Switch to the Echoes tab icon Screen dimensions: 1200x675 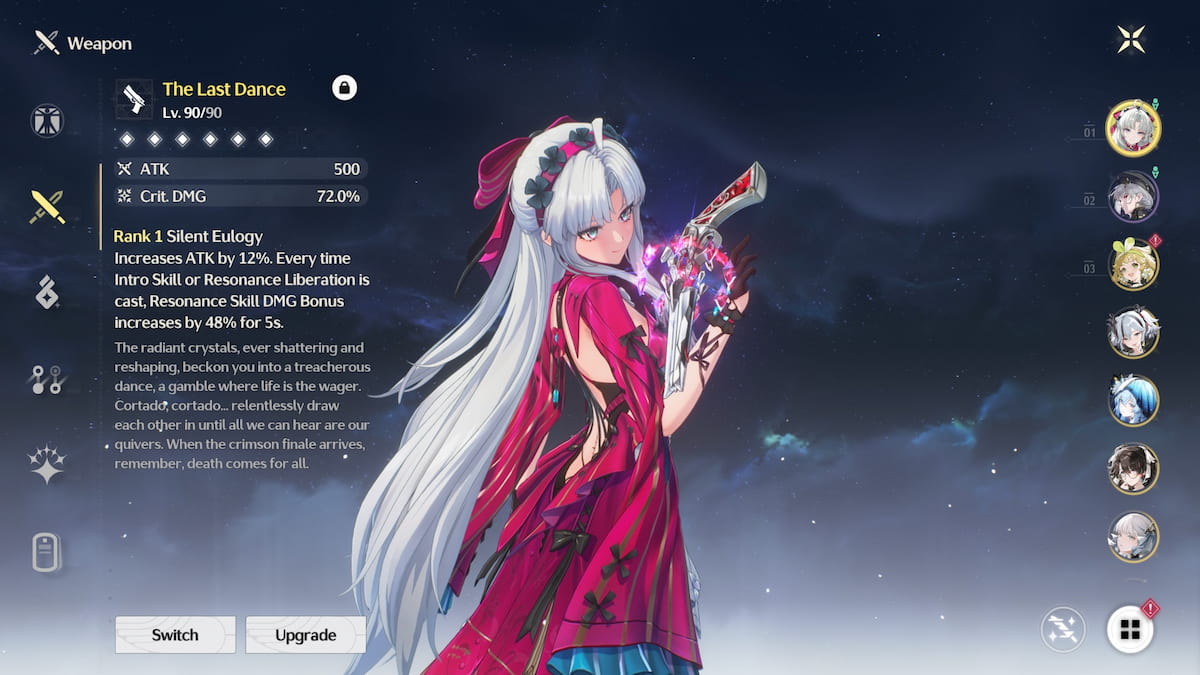coord(47,293)
